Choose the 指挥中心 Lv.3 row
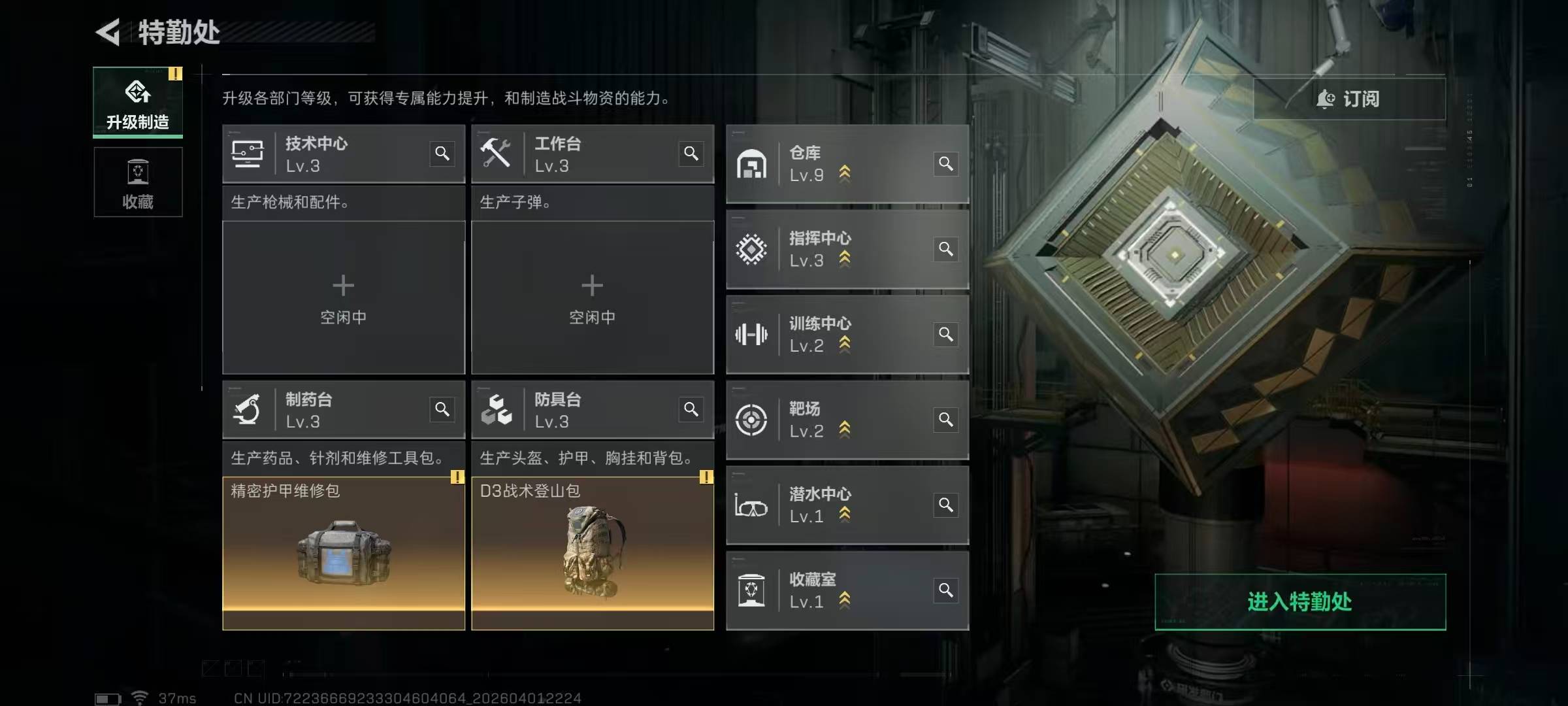Screen dimensions: 1568x706 point(830,249)
